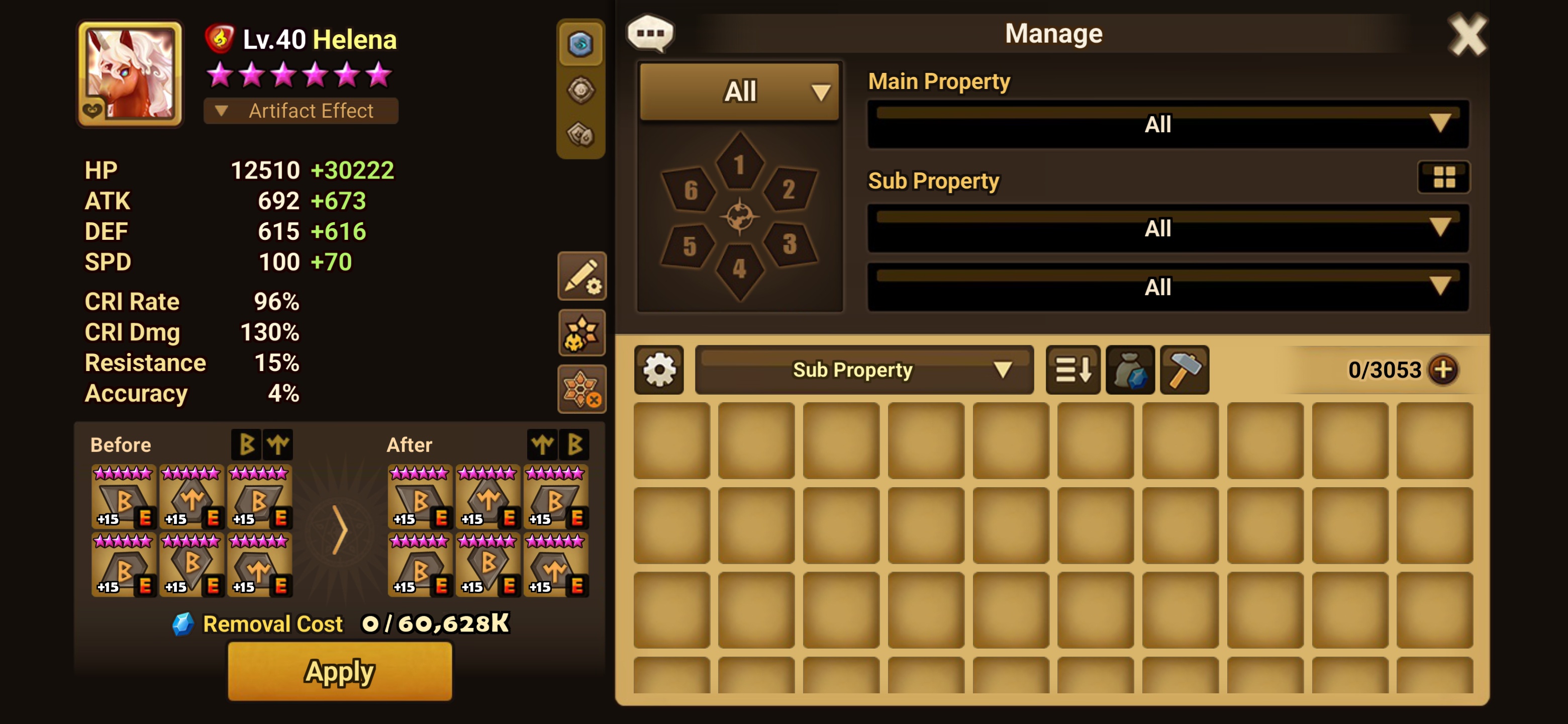
Task: Toggle the Sub Property grid view
Action: pos(1444,177)
